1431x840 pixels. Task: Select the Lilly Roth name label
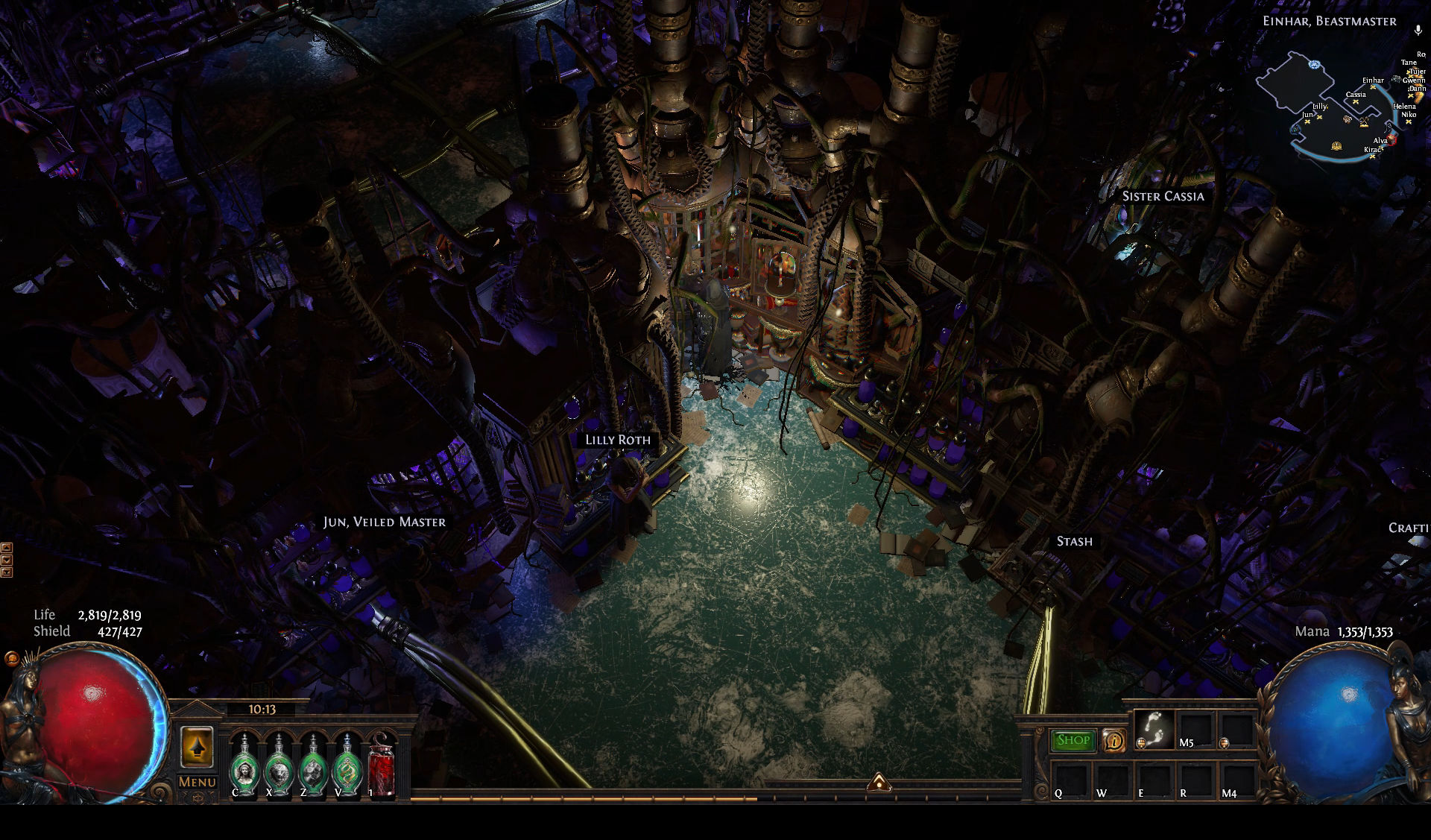coord(618,440)
